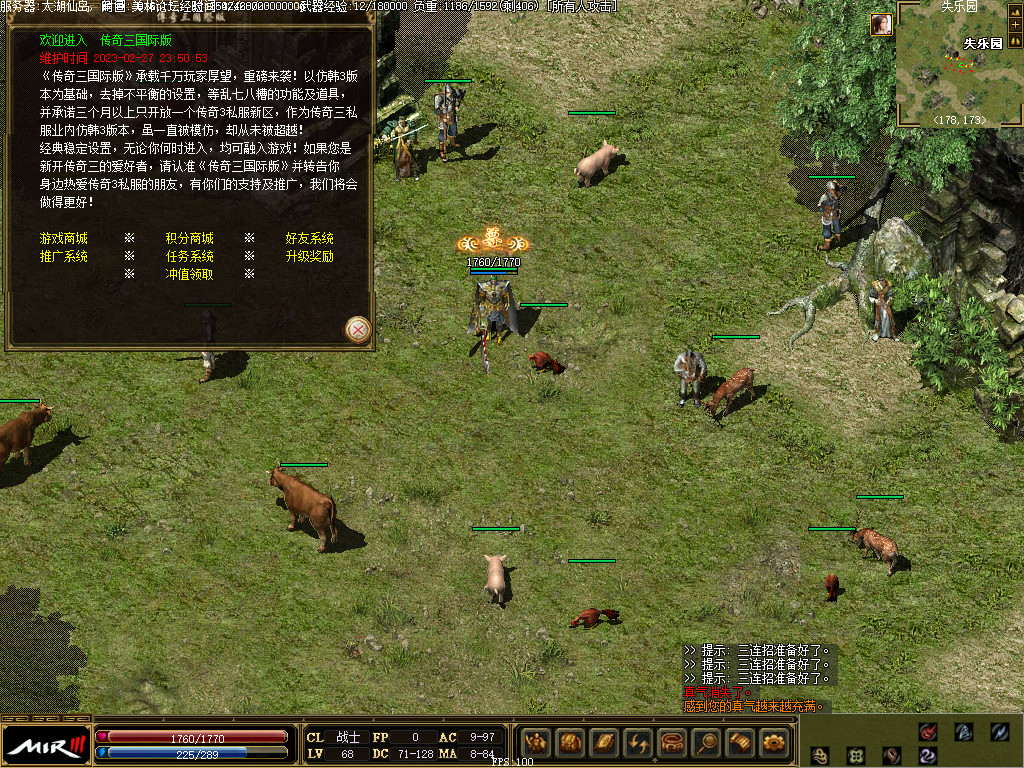Select the 推广系统 promotion system link

[63, 256]
